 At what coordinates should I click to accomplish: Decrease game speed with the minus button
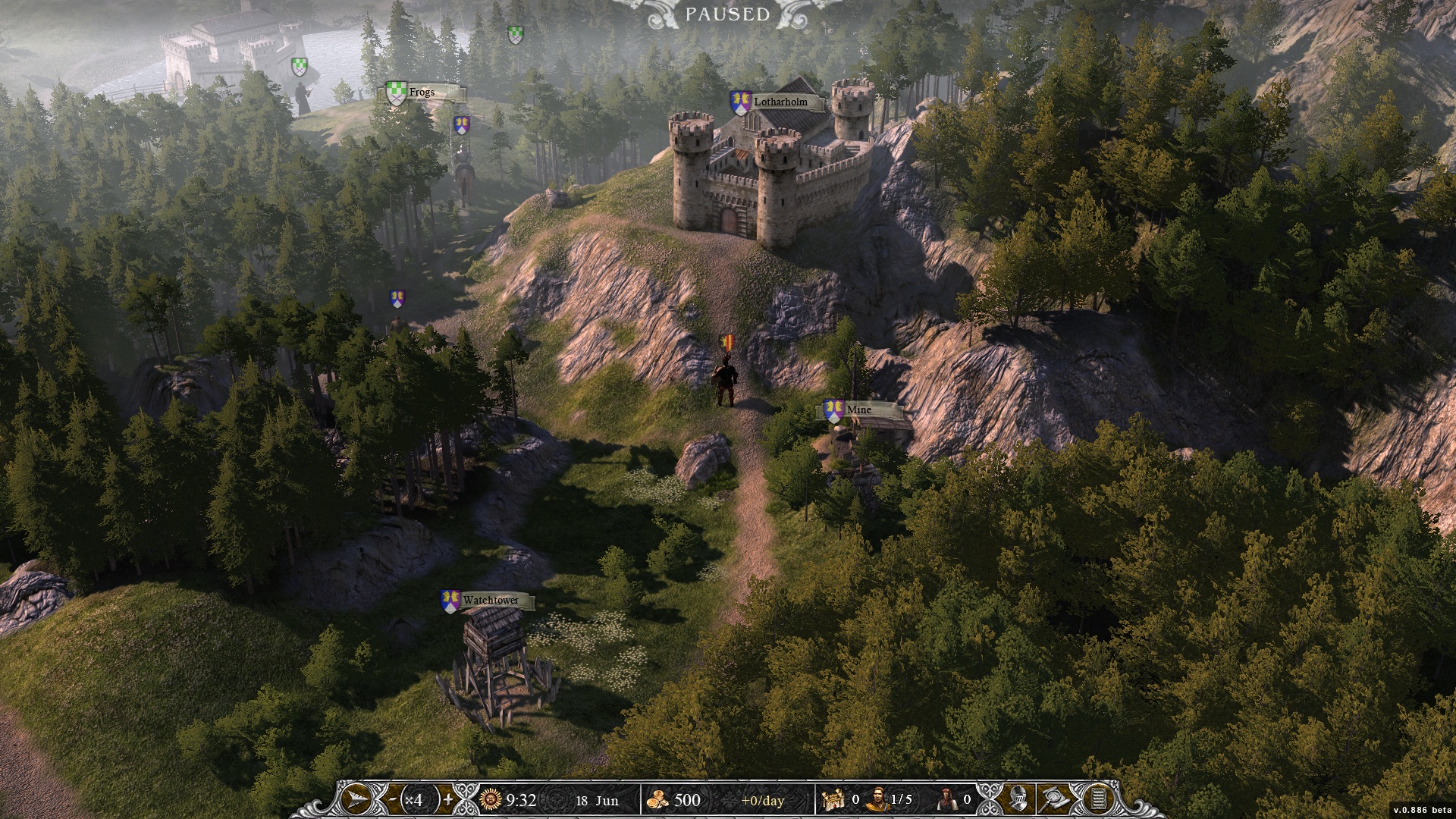click(391, 799)
